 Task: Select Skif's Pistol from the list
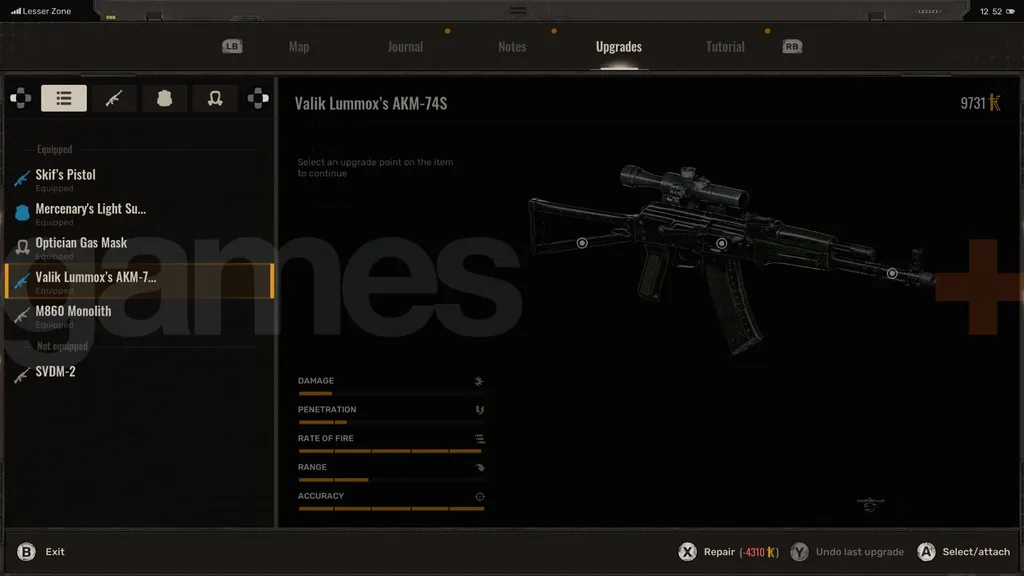(x=66, y=175)
